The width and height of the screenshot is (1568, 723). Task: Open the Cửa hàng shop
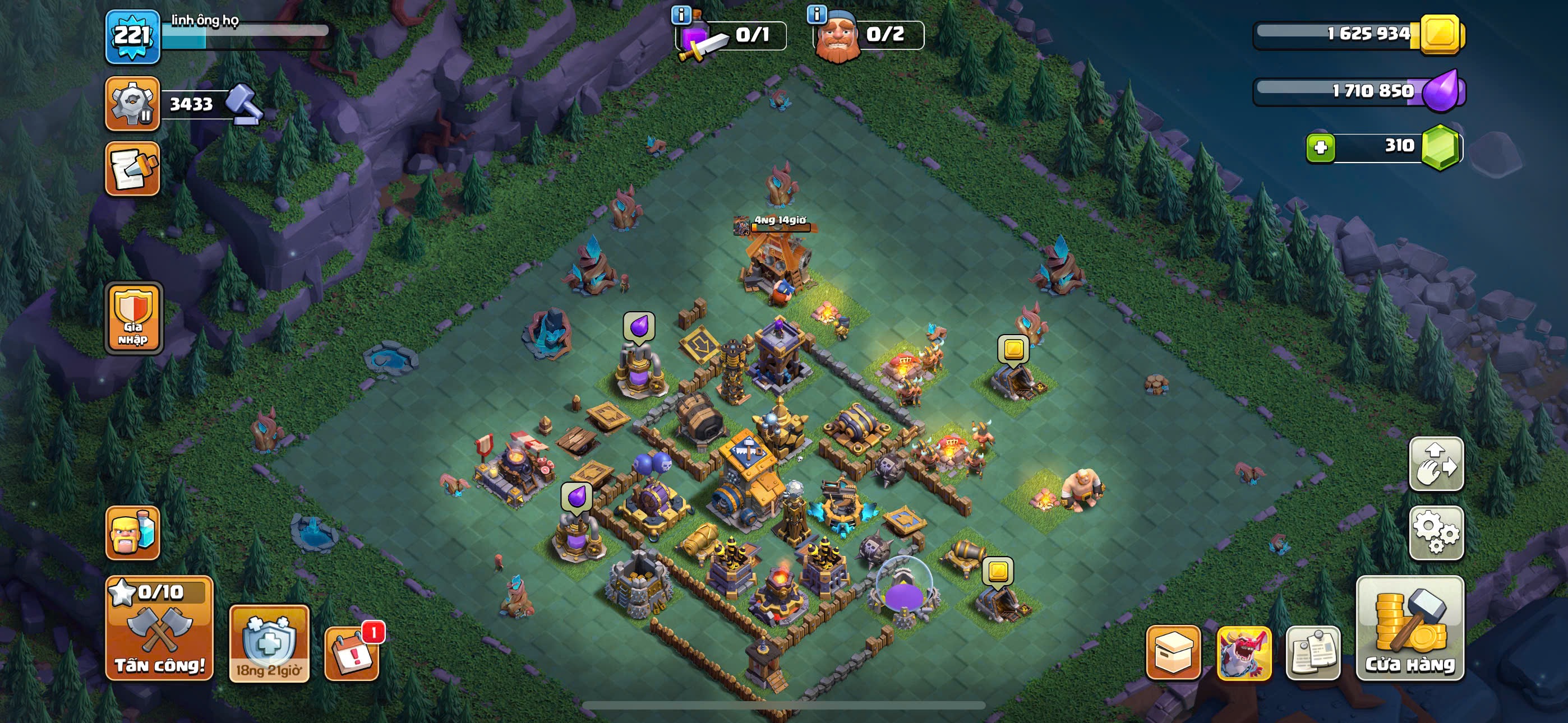[1410, 628]
